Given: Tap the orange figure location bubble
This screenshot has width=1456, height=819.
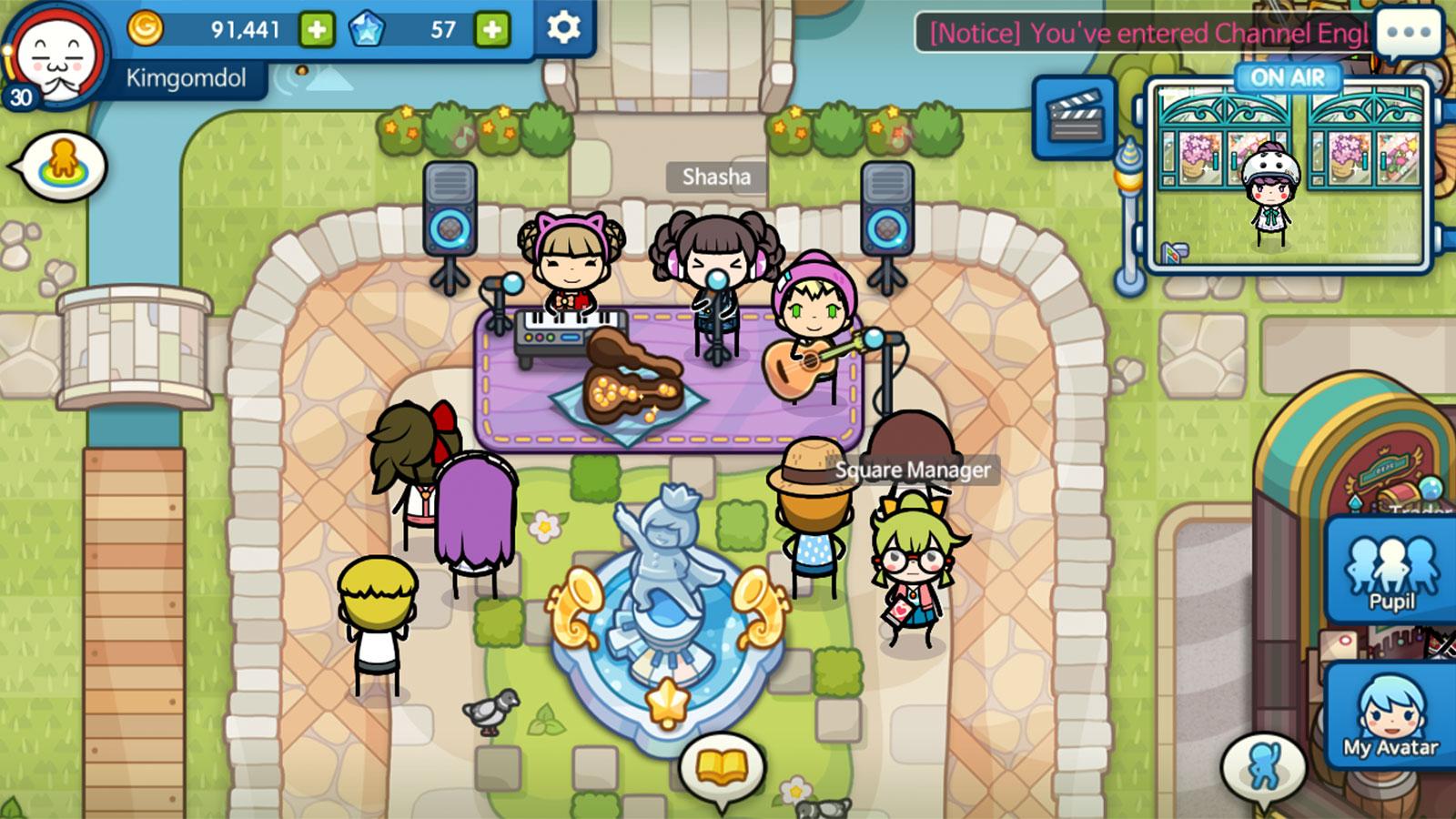Looking at the screenshot, I should click(64, 165).
